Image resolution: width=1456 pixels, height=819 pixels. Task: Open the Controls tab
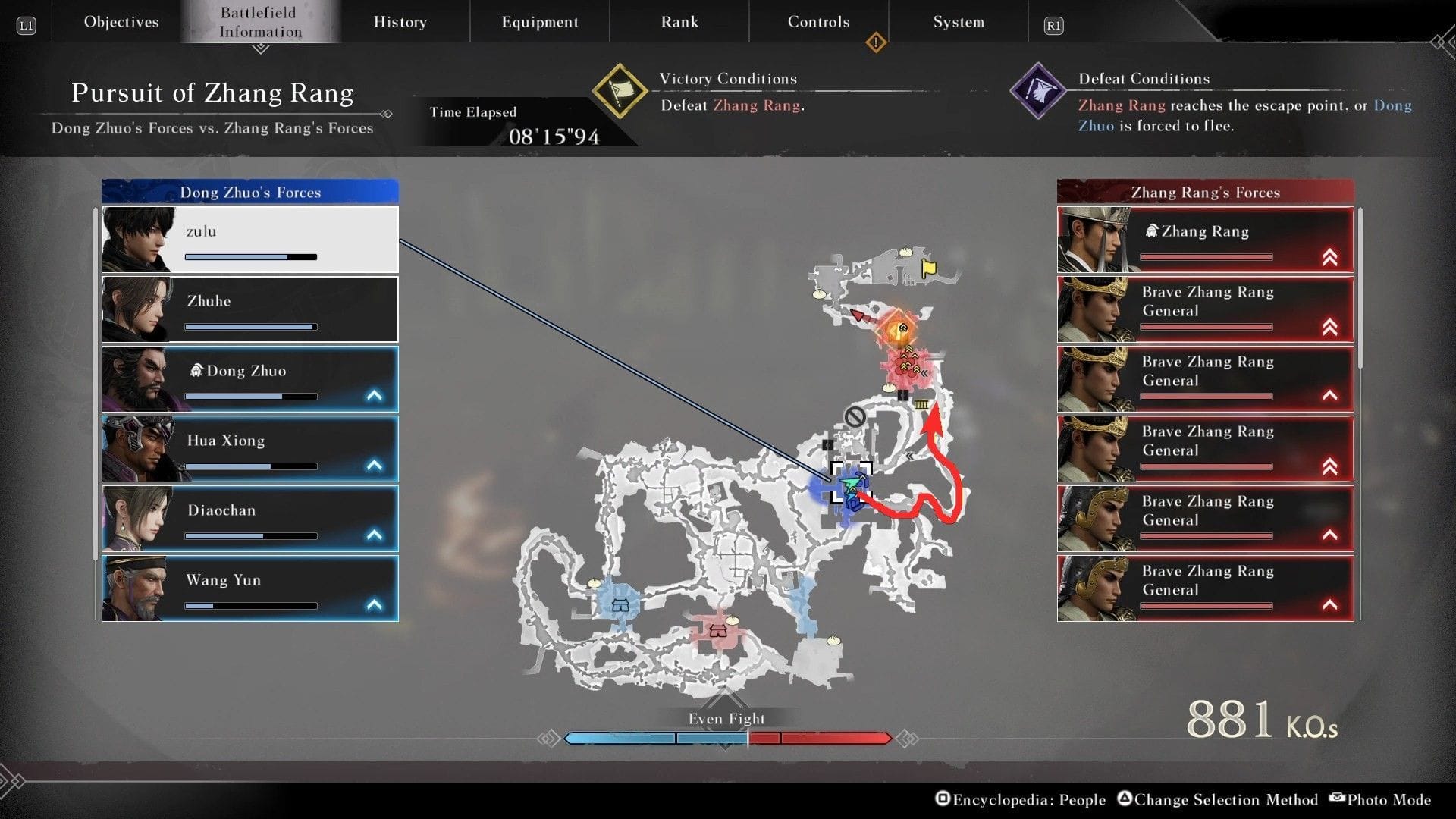click(818, 22)
